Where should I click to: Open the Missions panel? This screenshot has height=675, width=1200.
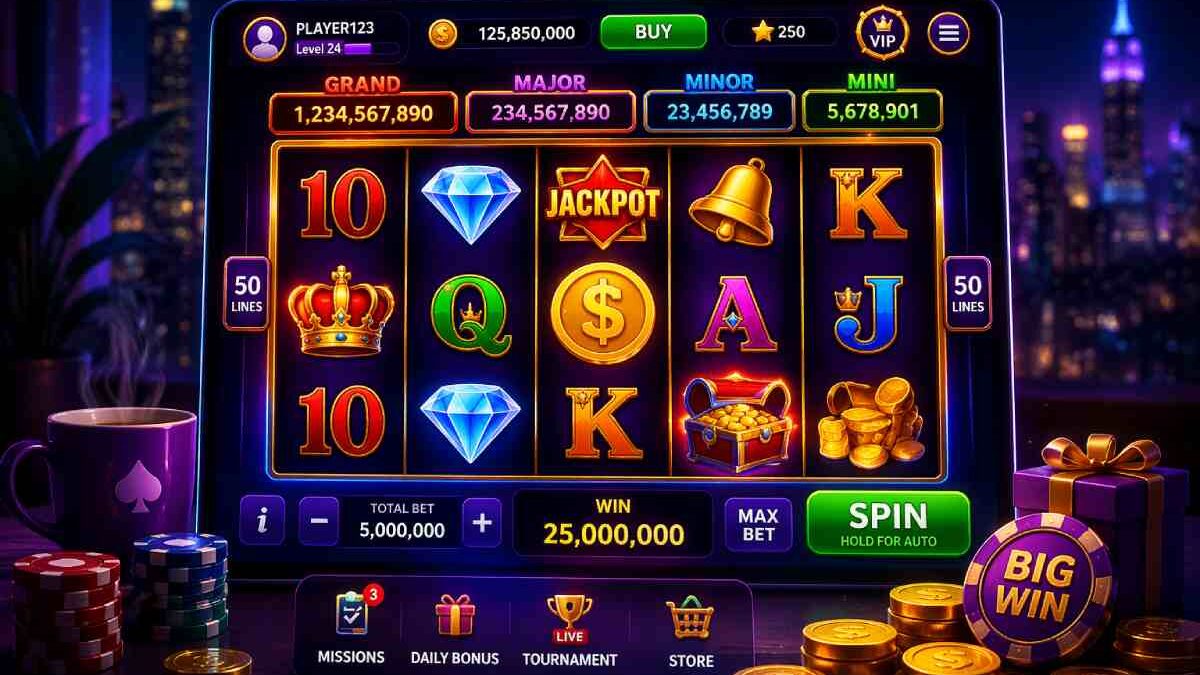click(x=350, y=628)
